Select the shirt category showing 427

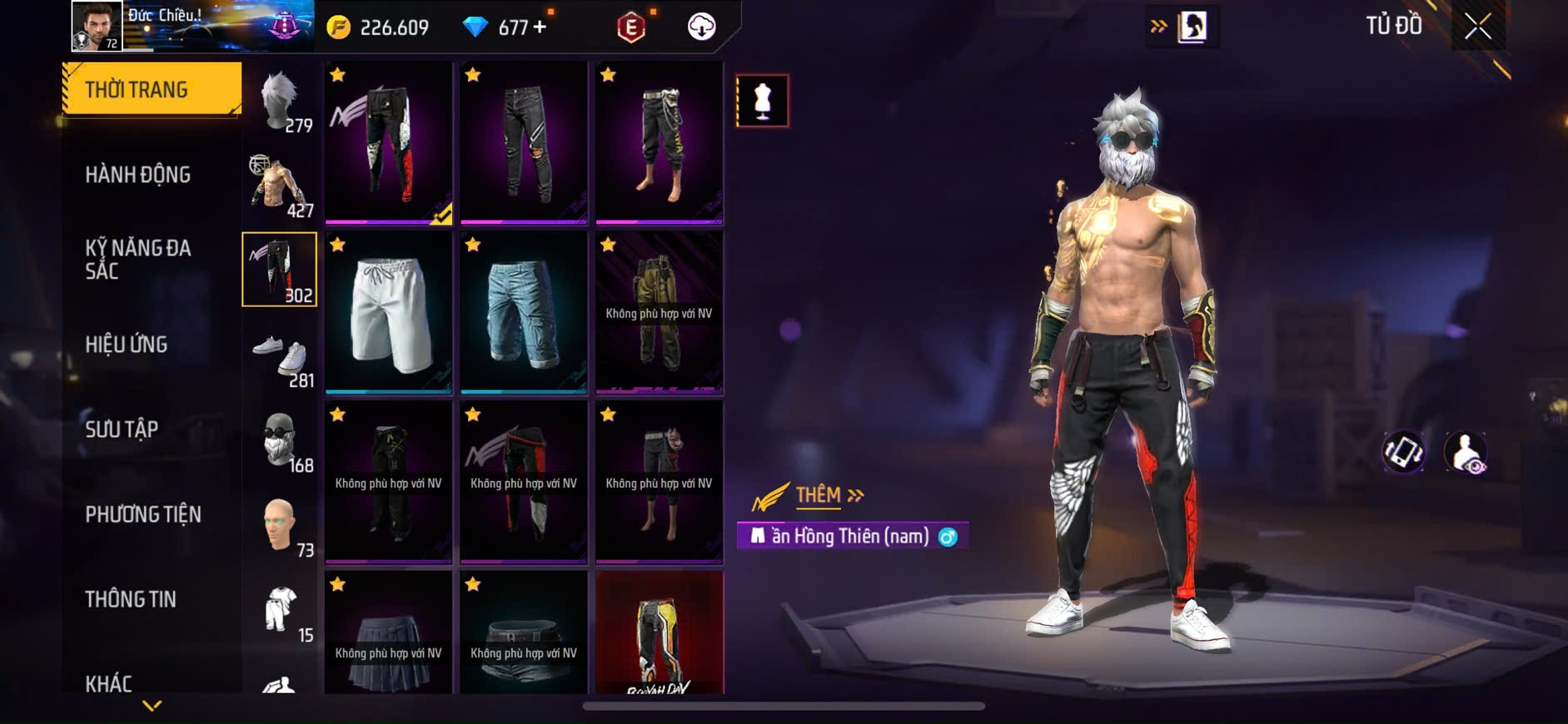click(x=280, y=186)
